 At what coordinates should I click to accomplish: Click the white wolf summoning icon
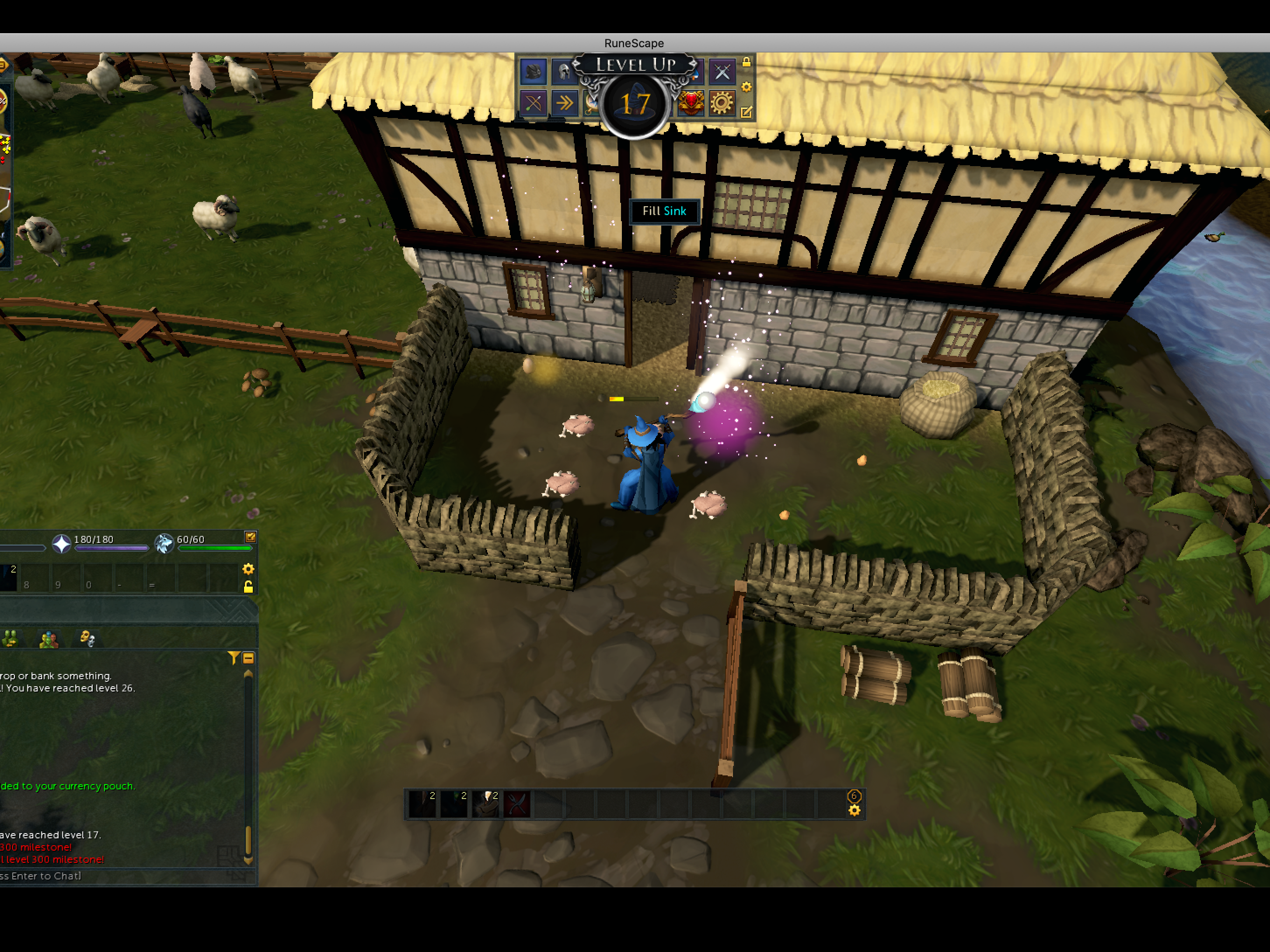coord(164,543)
